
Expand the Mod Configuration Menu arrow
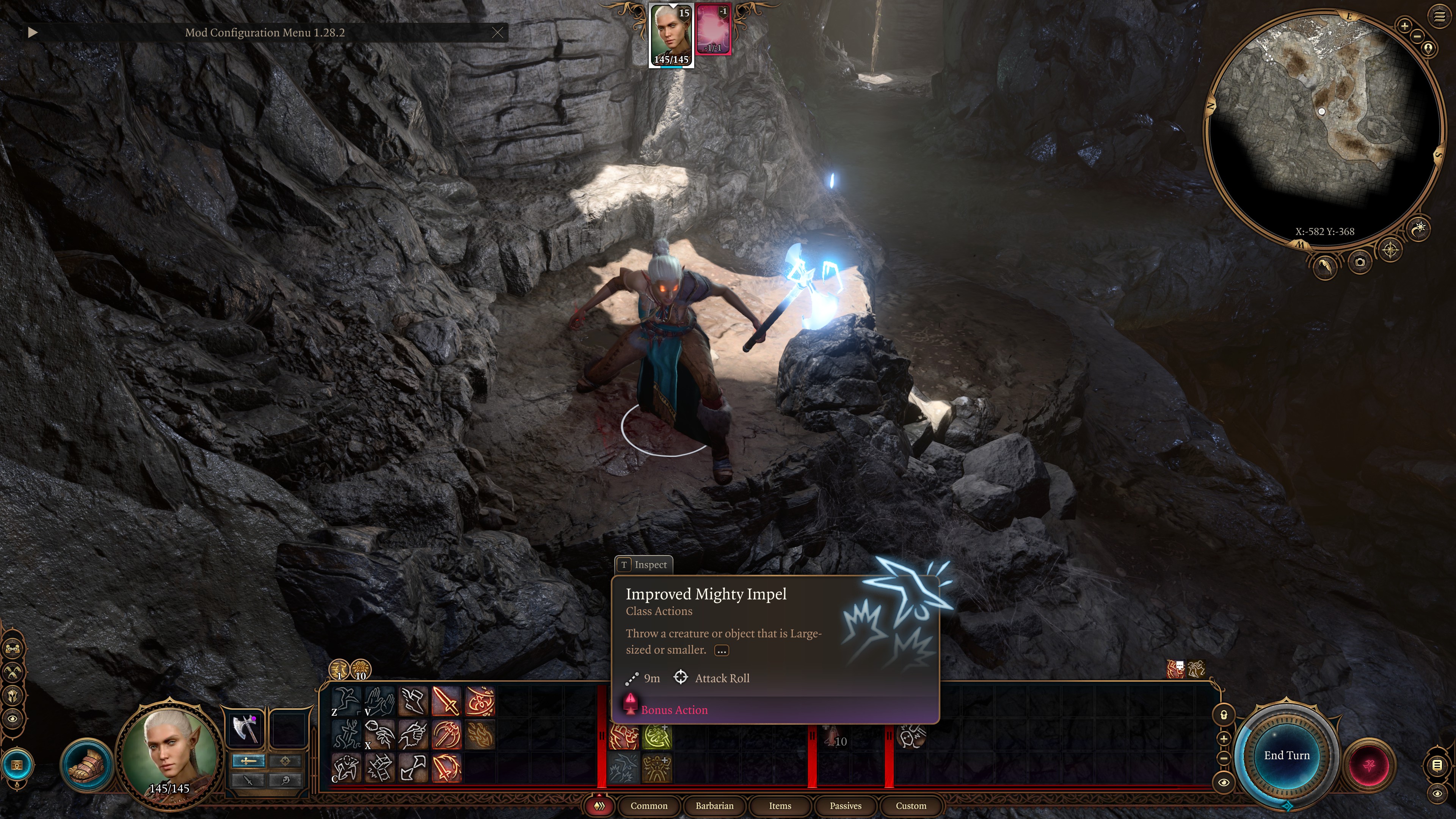[x=32, y=33]
